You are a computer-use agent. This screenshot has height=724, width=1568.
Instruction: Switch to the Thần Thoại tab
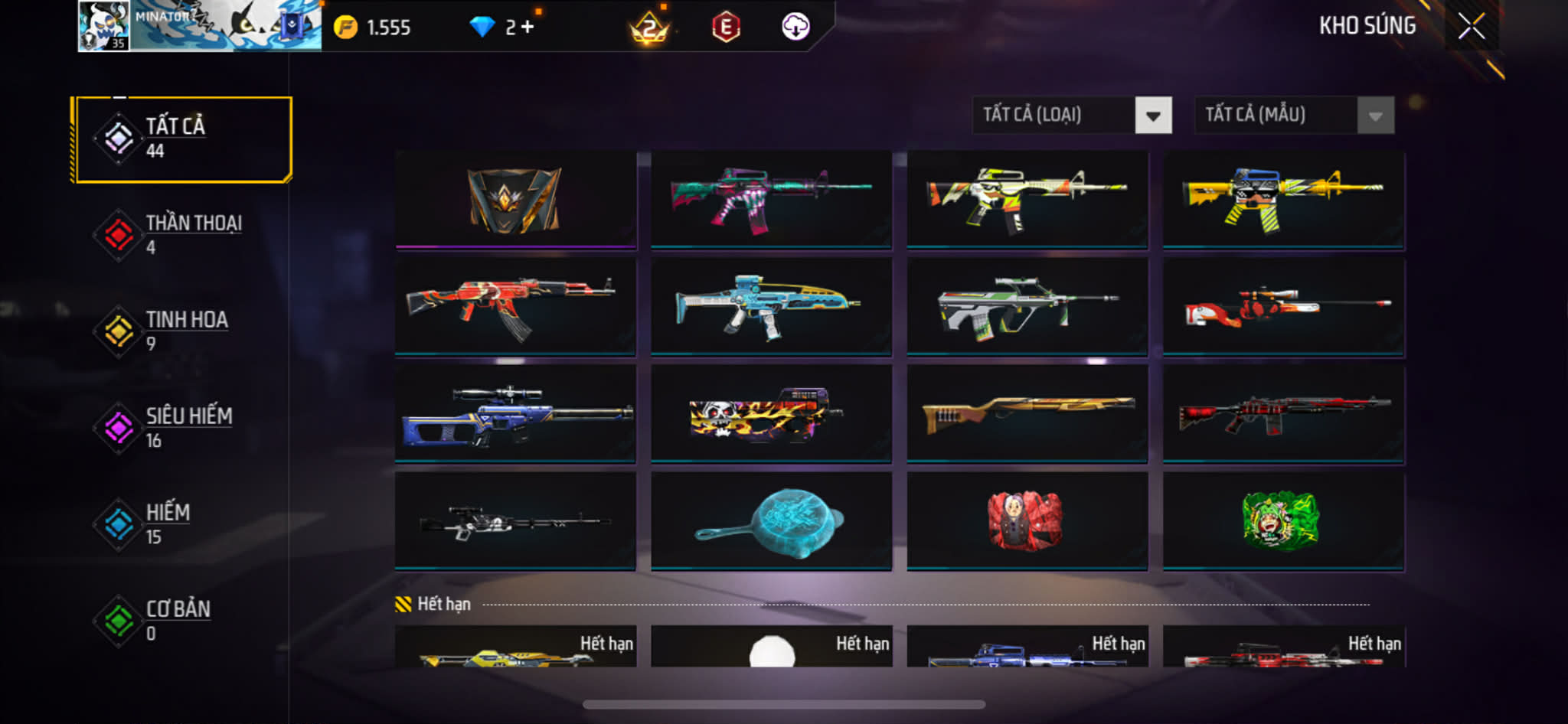[183, 235]
